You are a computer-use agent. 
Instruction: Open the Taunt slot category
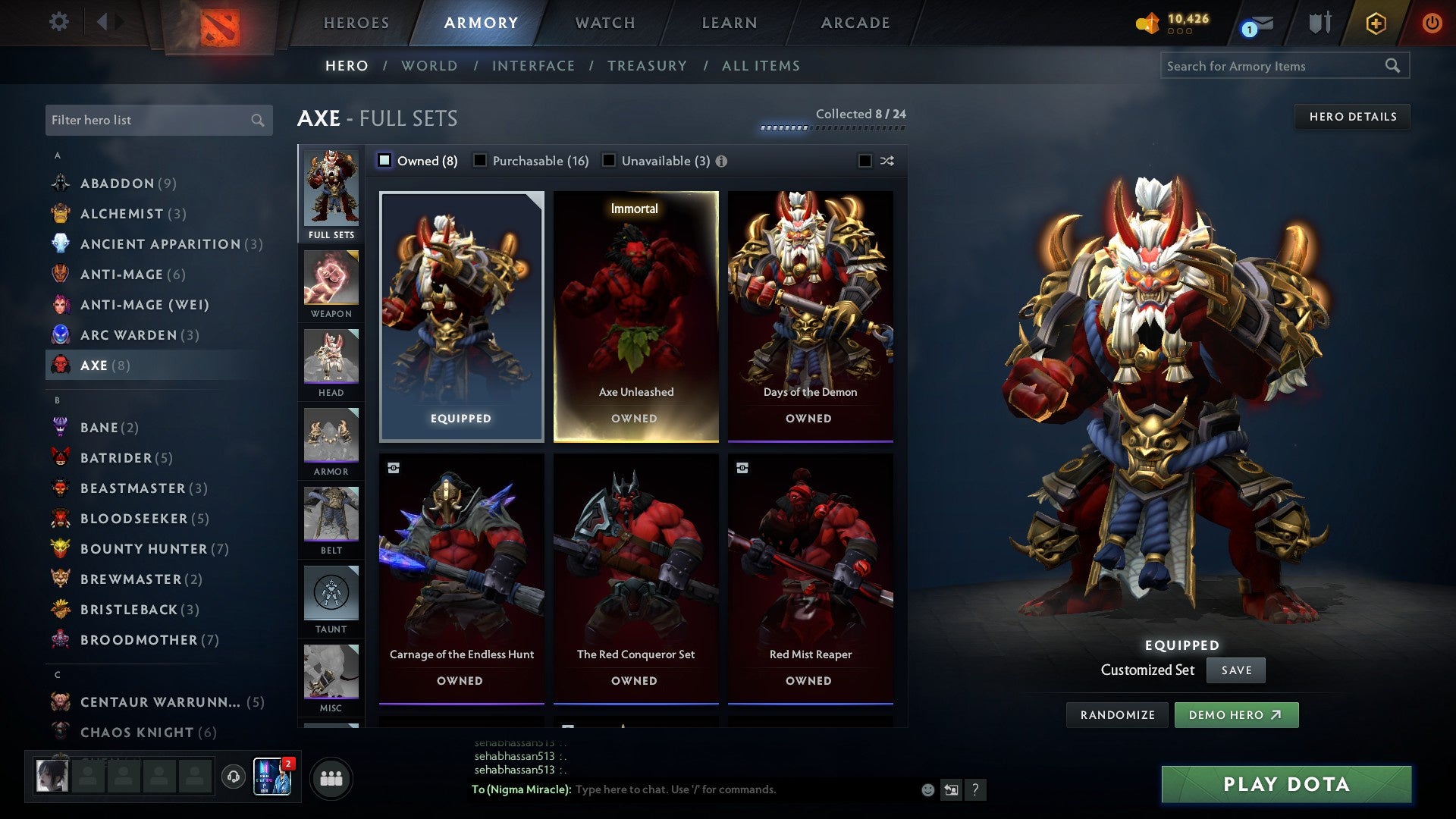pyautogui.click(x=331, y=599)
